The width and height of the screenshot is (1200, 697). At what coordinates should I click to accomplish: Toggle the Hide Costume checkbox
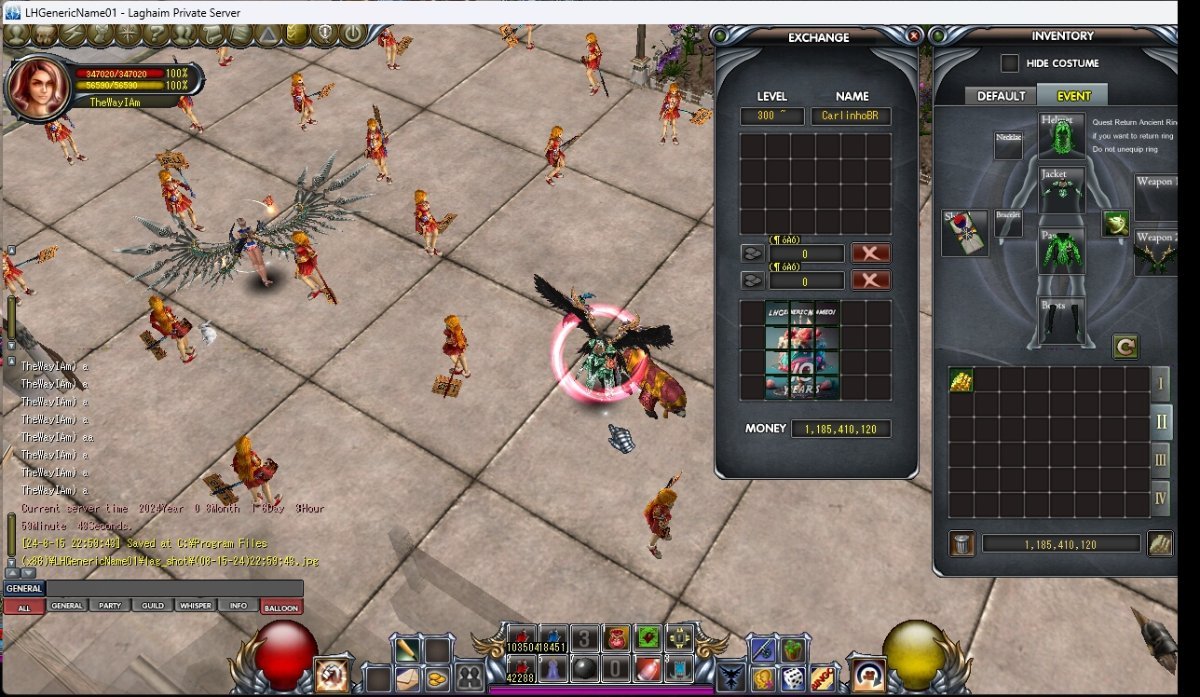pos(1010,63)
